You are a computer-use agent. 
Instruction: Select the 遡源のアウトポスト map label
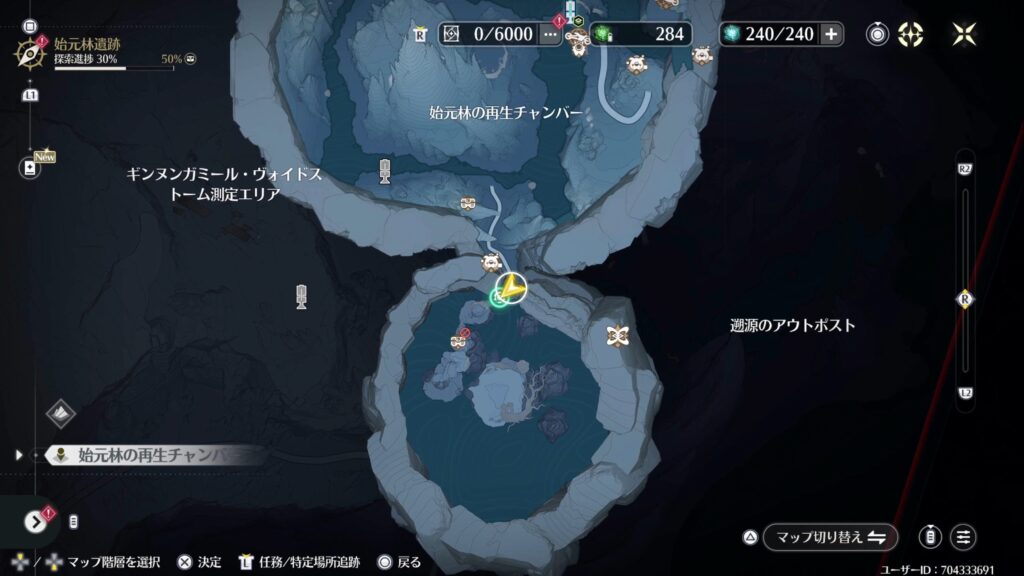pos(792,325)
